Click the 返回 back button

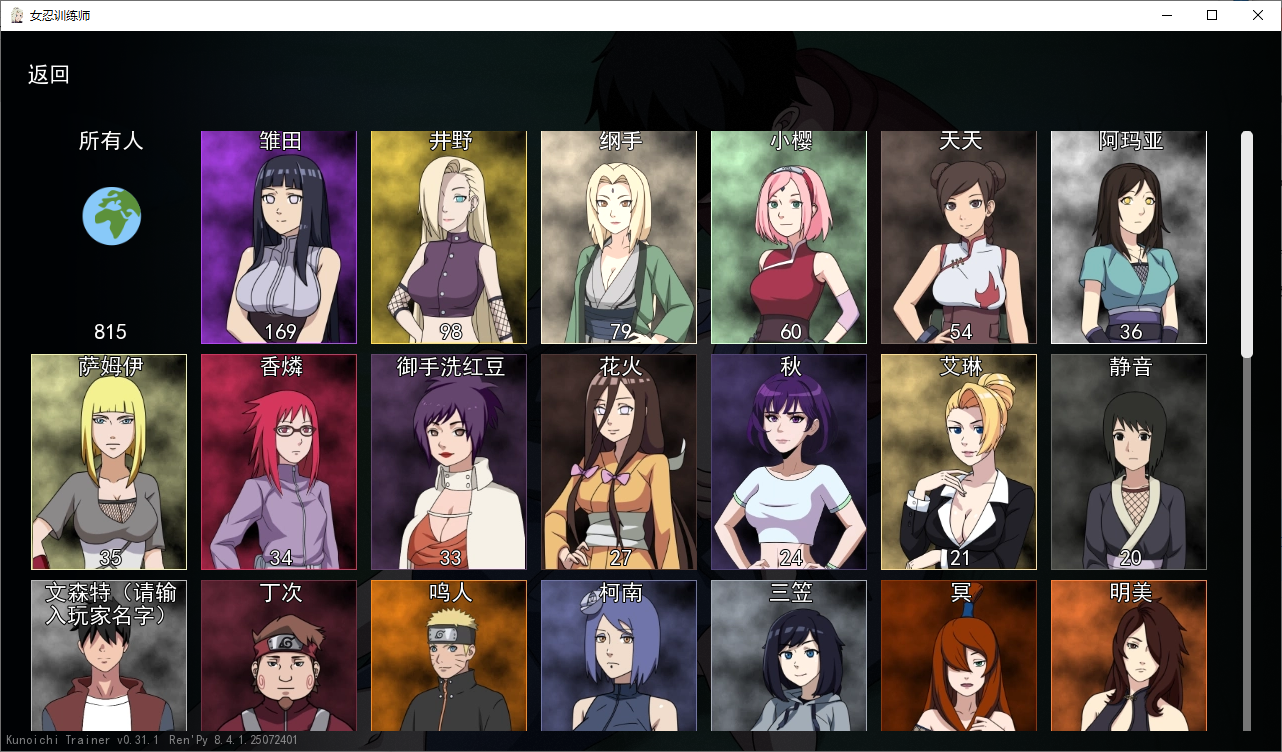pos(49,75)
